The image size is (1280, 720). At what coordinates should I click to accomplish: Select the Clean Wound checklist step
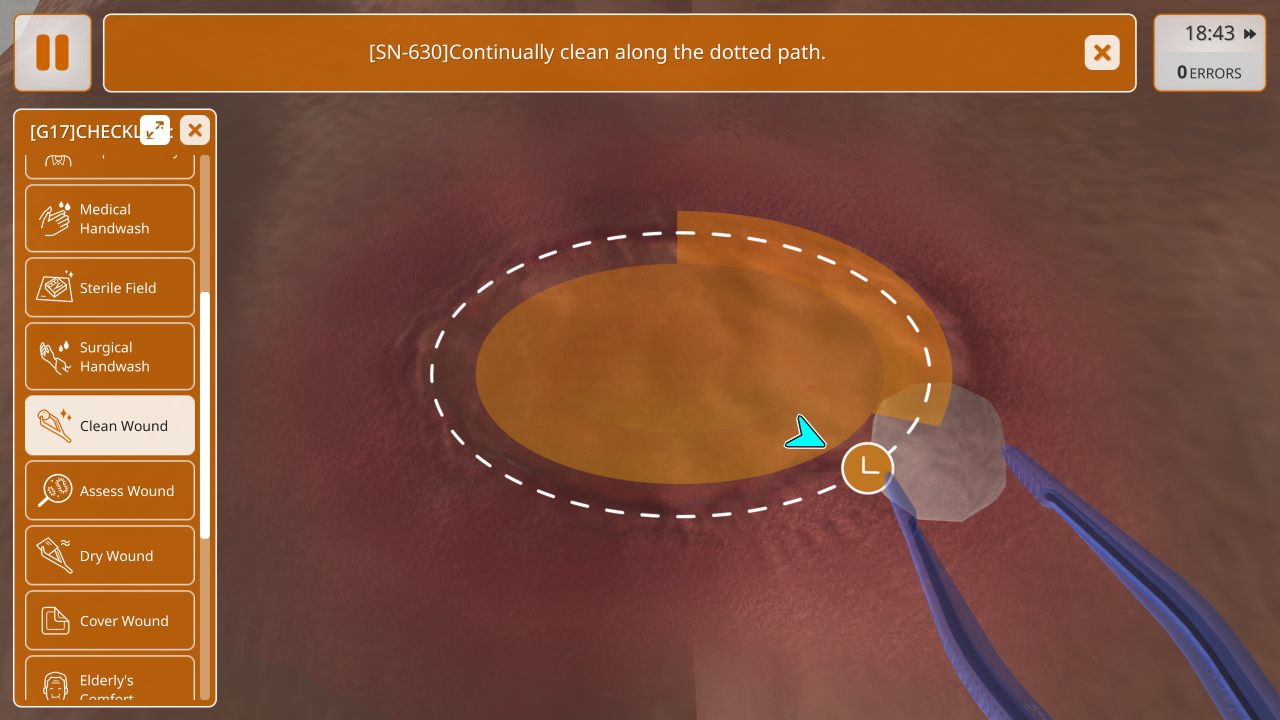coord(110,425)
